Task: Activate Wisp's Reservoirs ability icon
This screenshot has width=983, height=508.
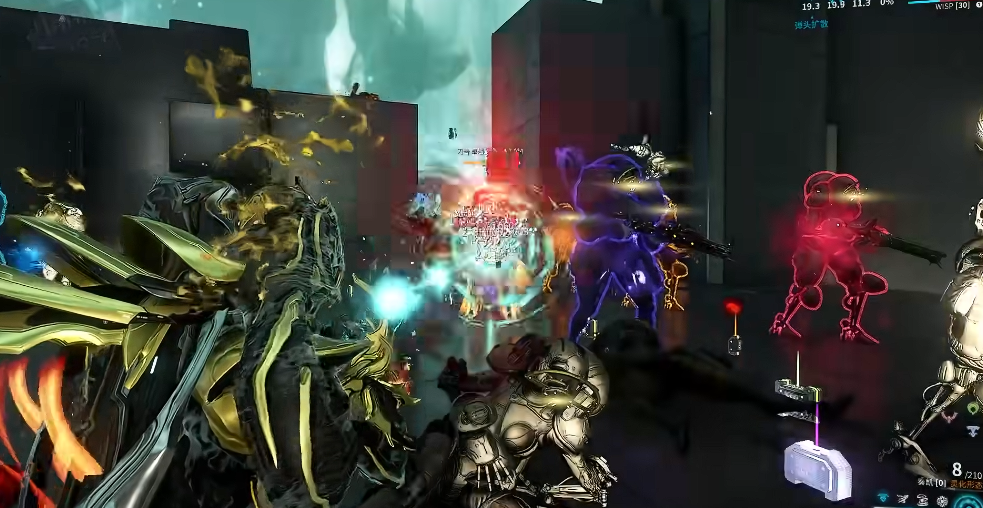Action: click(884, 497)
